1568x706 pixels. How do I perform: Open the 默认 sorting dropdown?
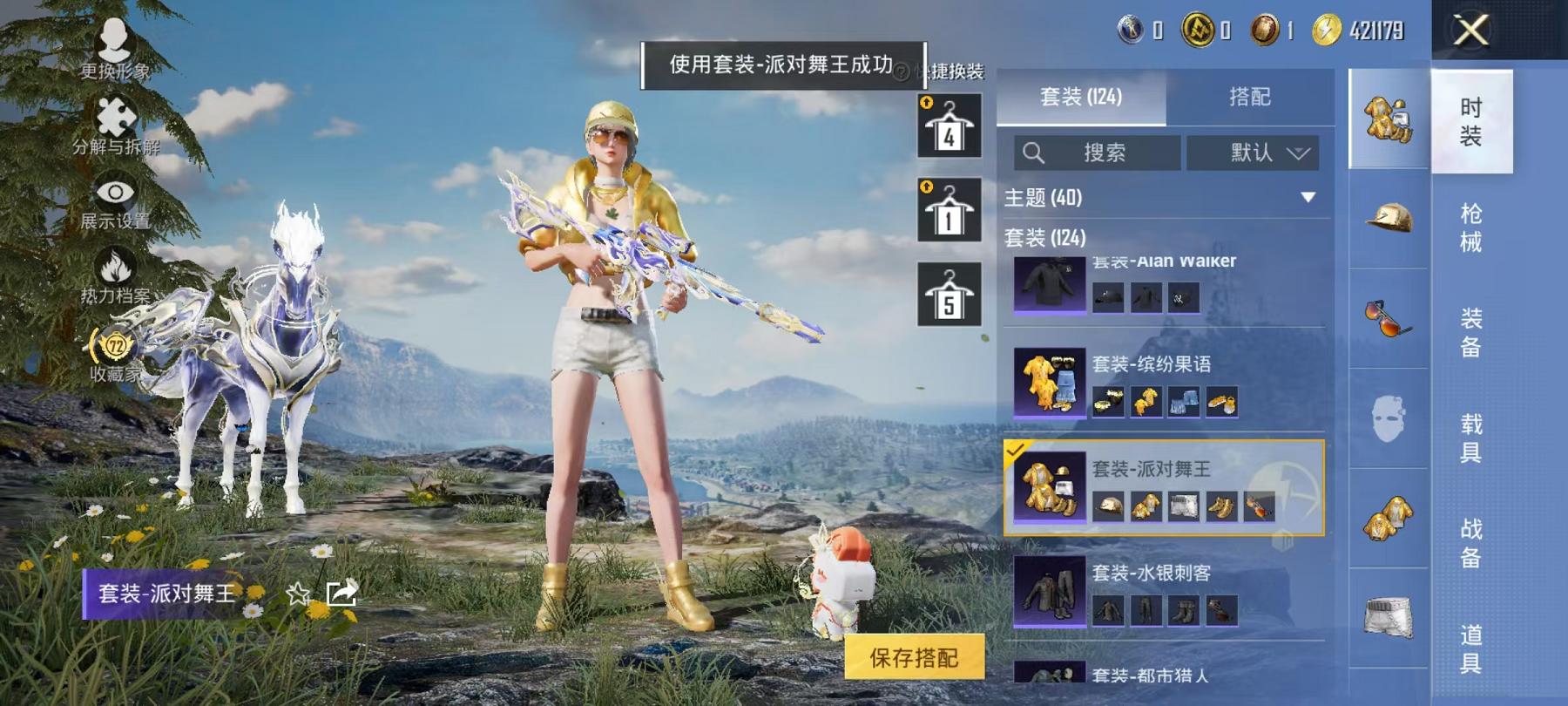(x=1255, y=153)
